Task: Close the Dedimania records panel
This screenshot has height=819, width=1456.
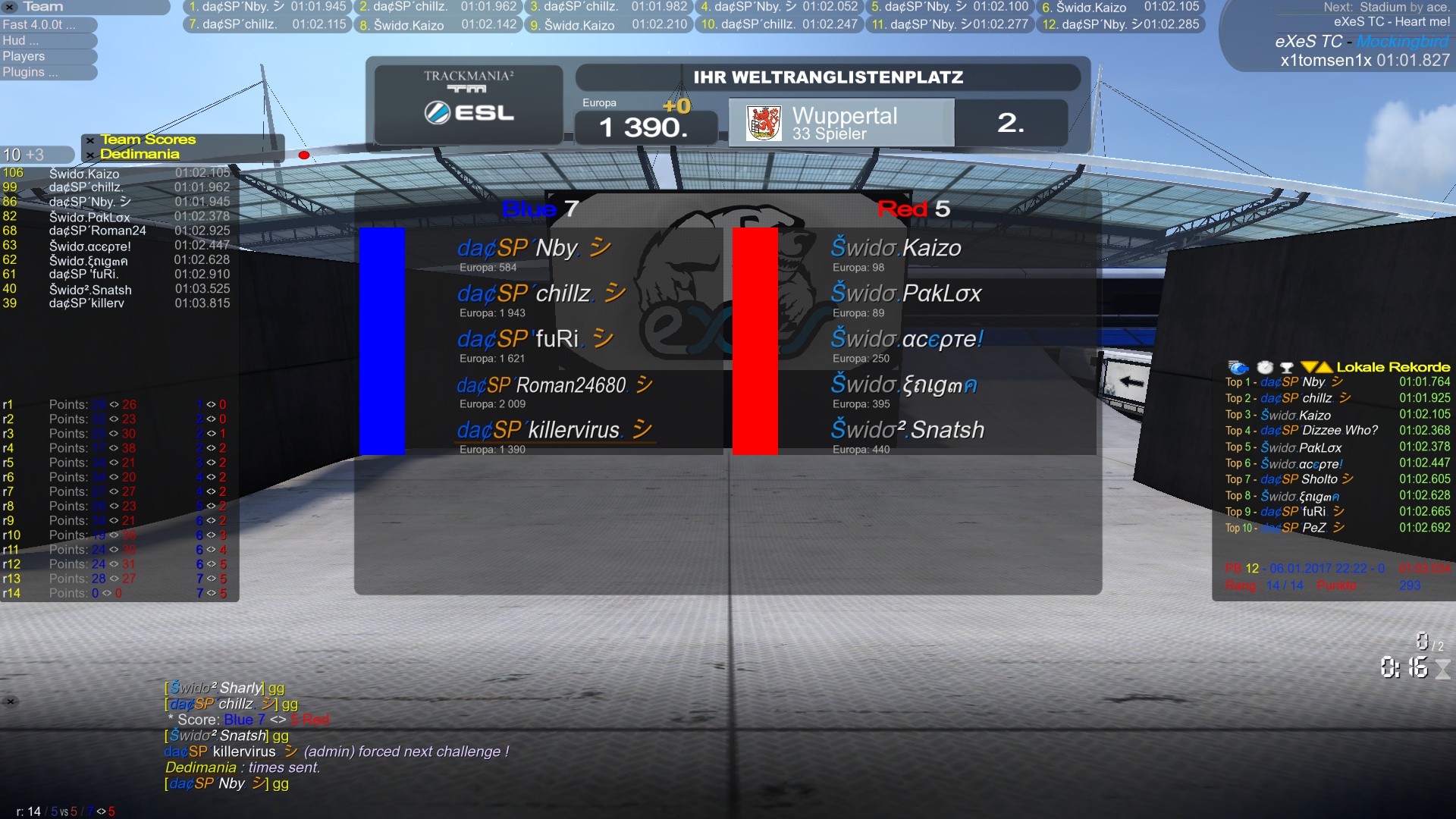Action: (x=90, y=155)
